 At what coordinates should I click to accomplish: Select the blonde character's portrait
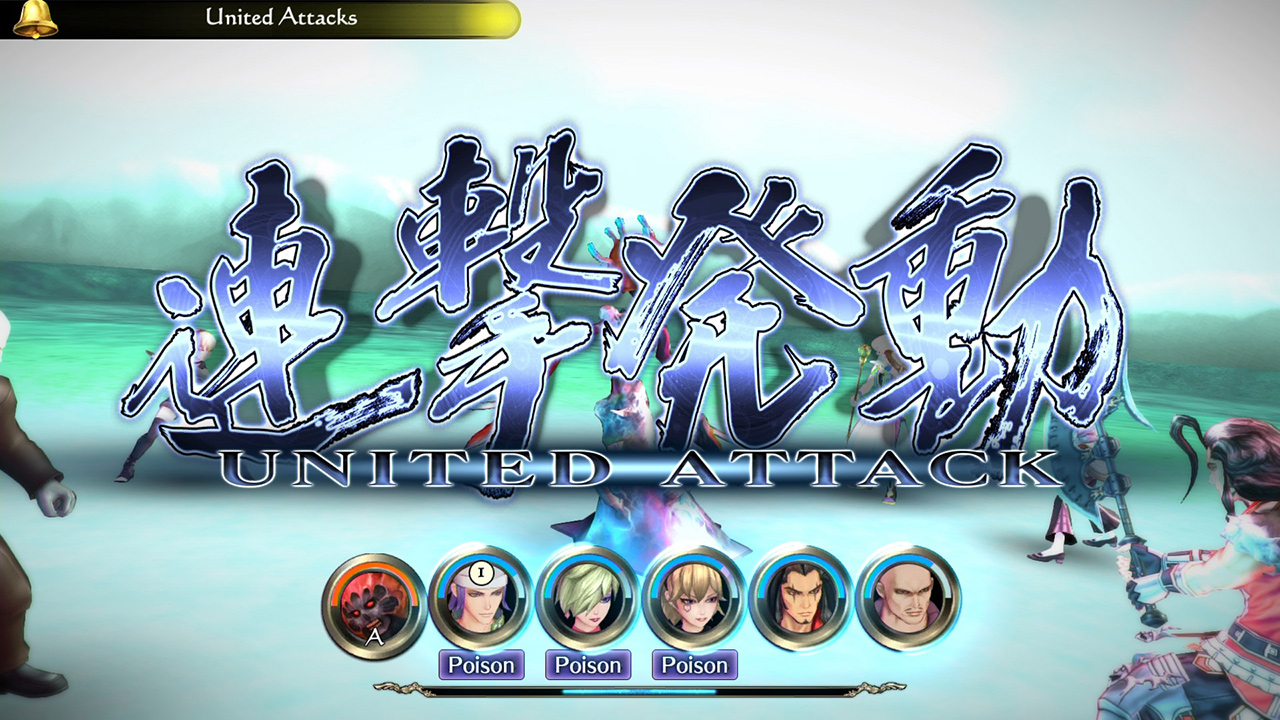(695, 601)
